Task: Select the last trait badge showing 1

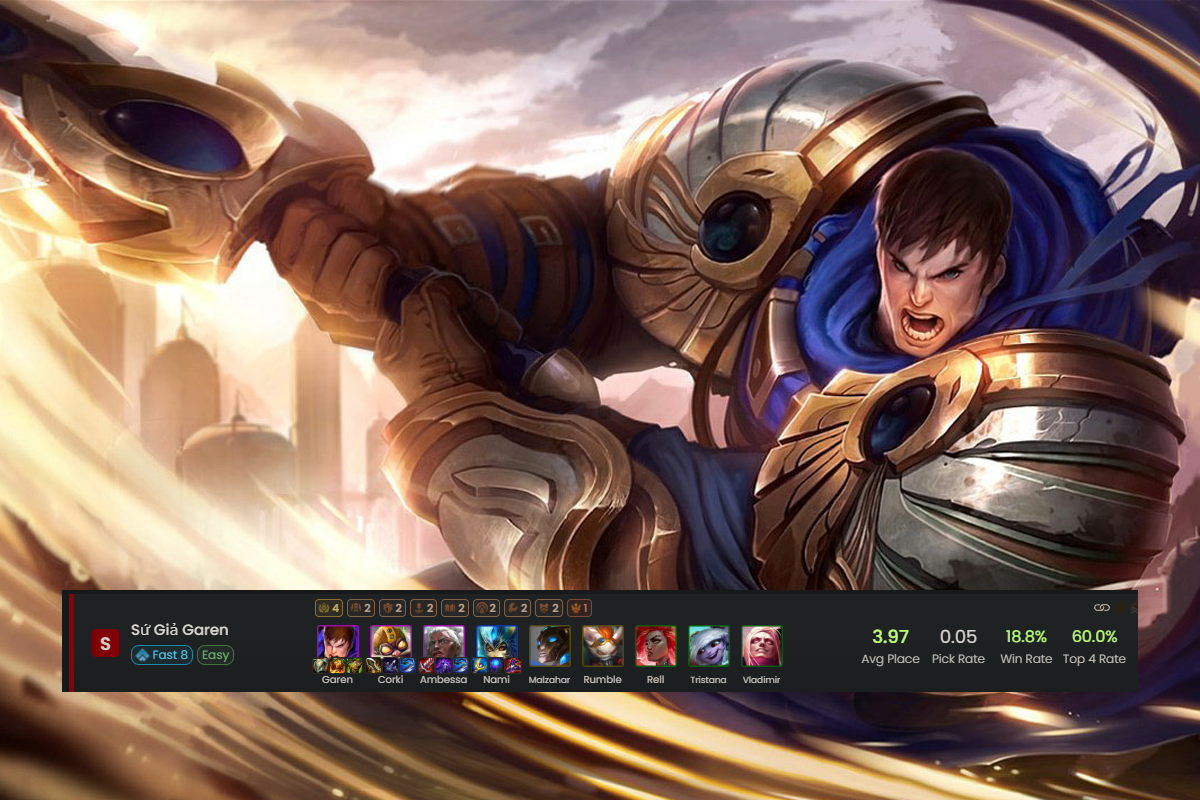Action: (580, 607)
